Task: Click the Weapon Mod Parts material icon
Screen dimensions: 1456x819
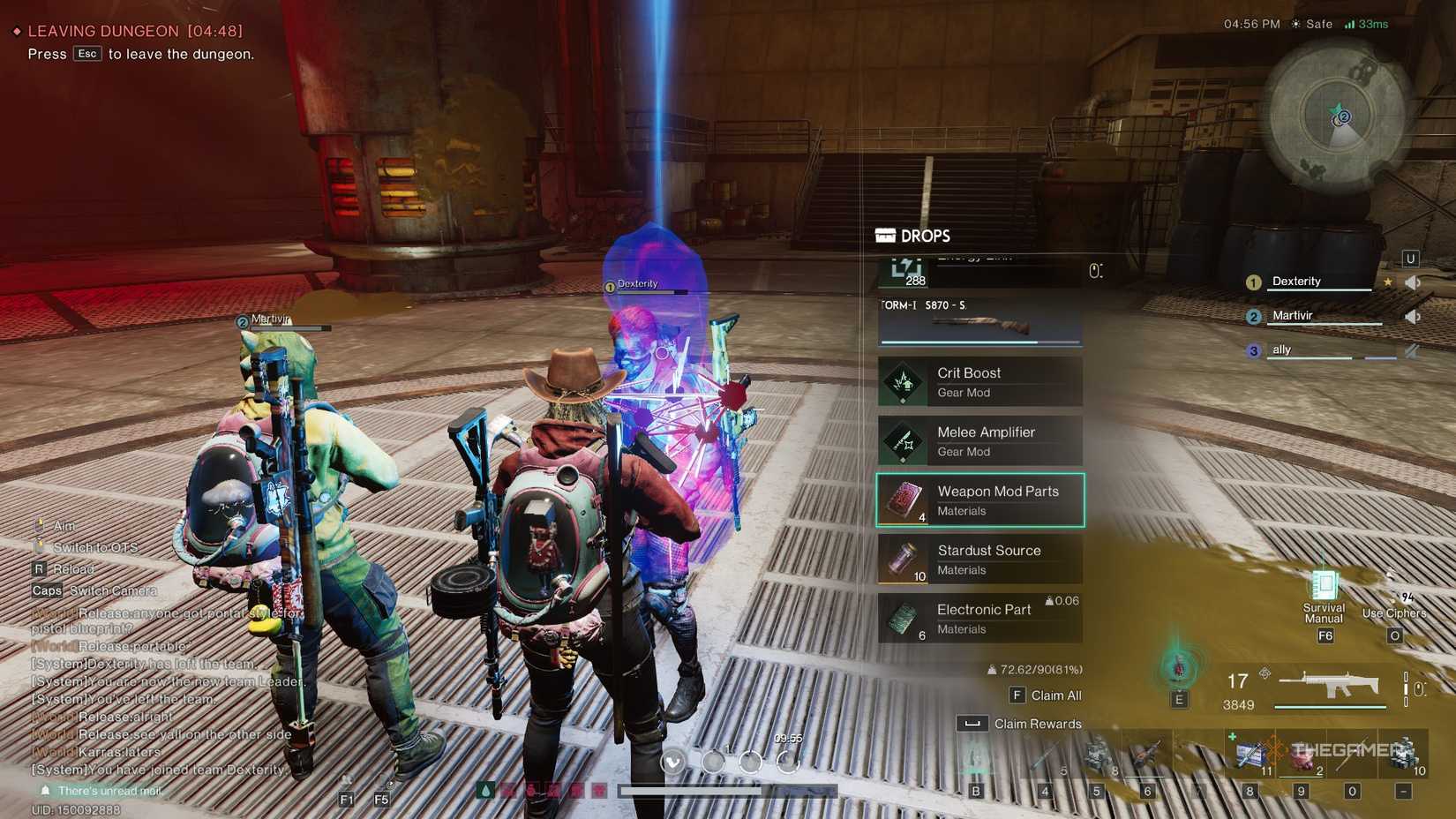Action: 902,500
